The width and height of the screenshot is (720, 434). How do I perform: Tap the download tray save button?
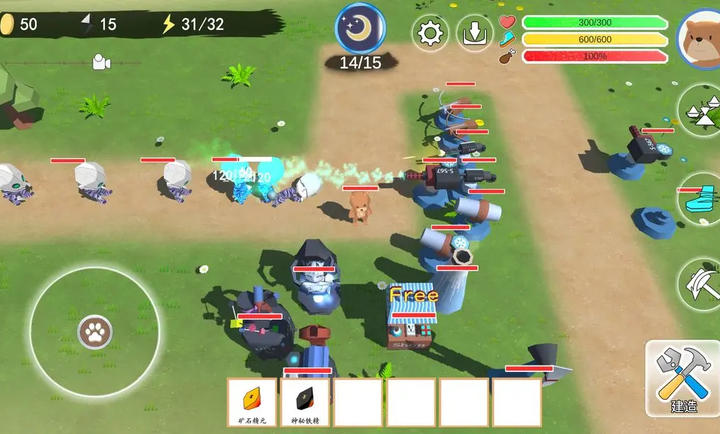coord(475,34)
